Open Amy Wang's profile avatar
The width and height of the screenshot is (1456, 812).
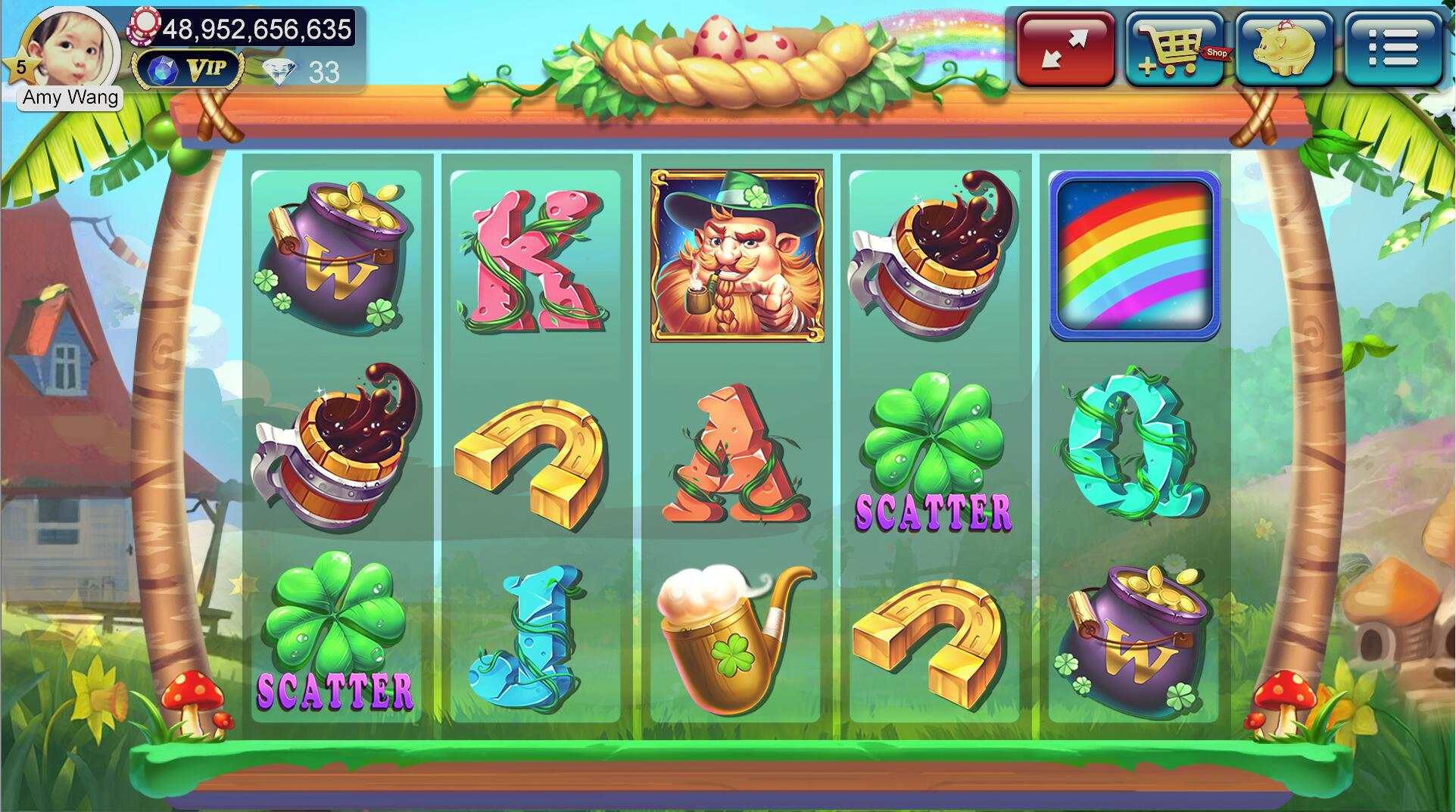click(74, 47)
